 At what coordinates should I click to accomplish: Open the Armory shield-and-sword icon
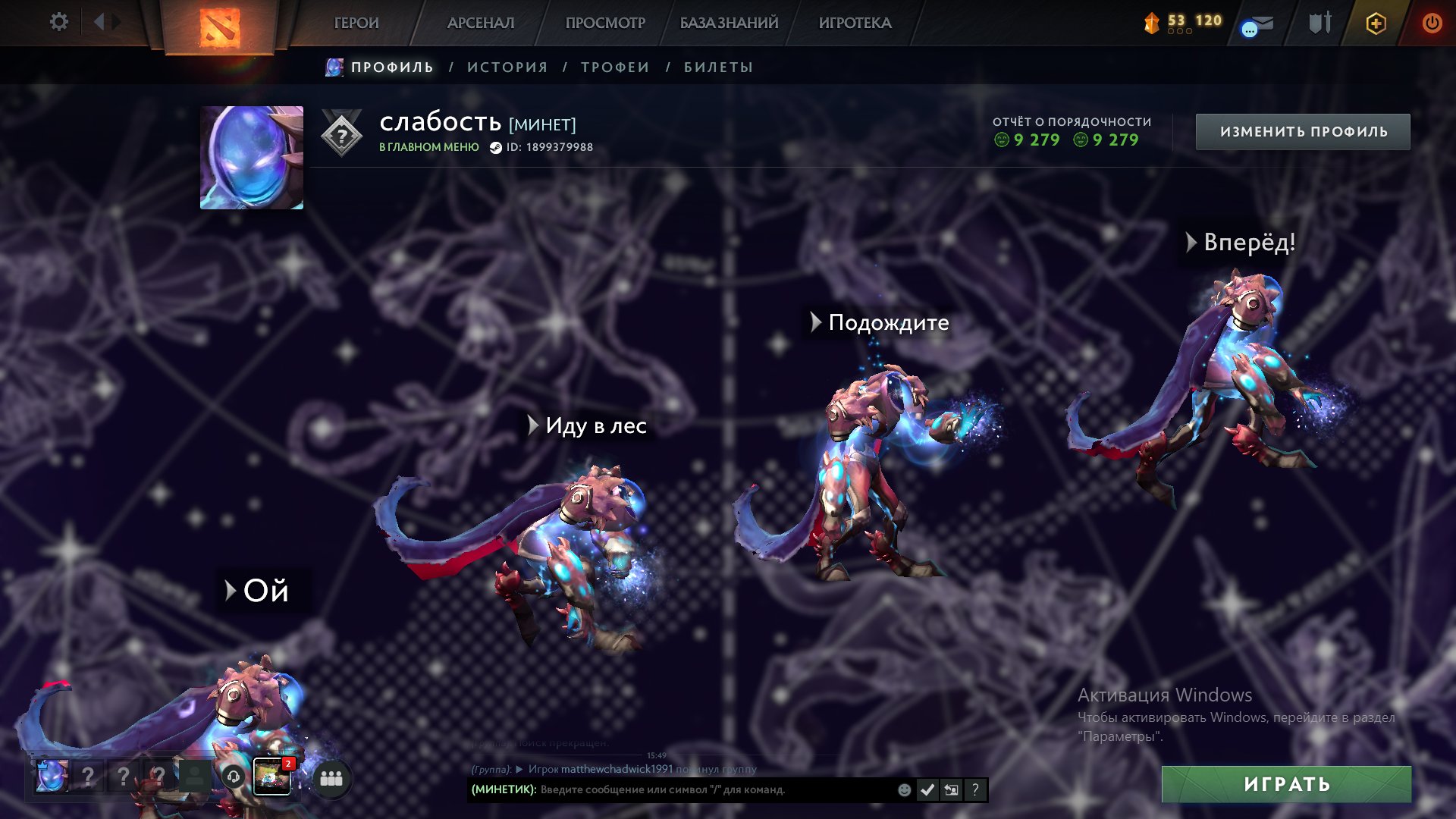click(1319, 24)
